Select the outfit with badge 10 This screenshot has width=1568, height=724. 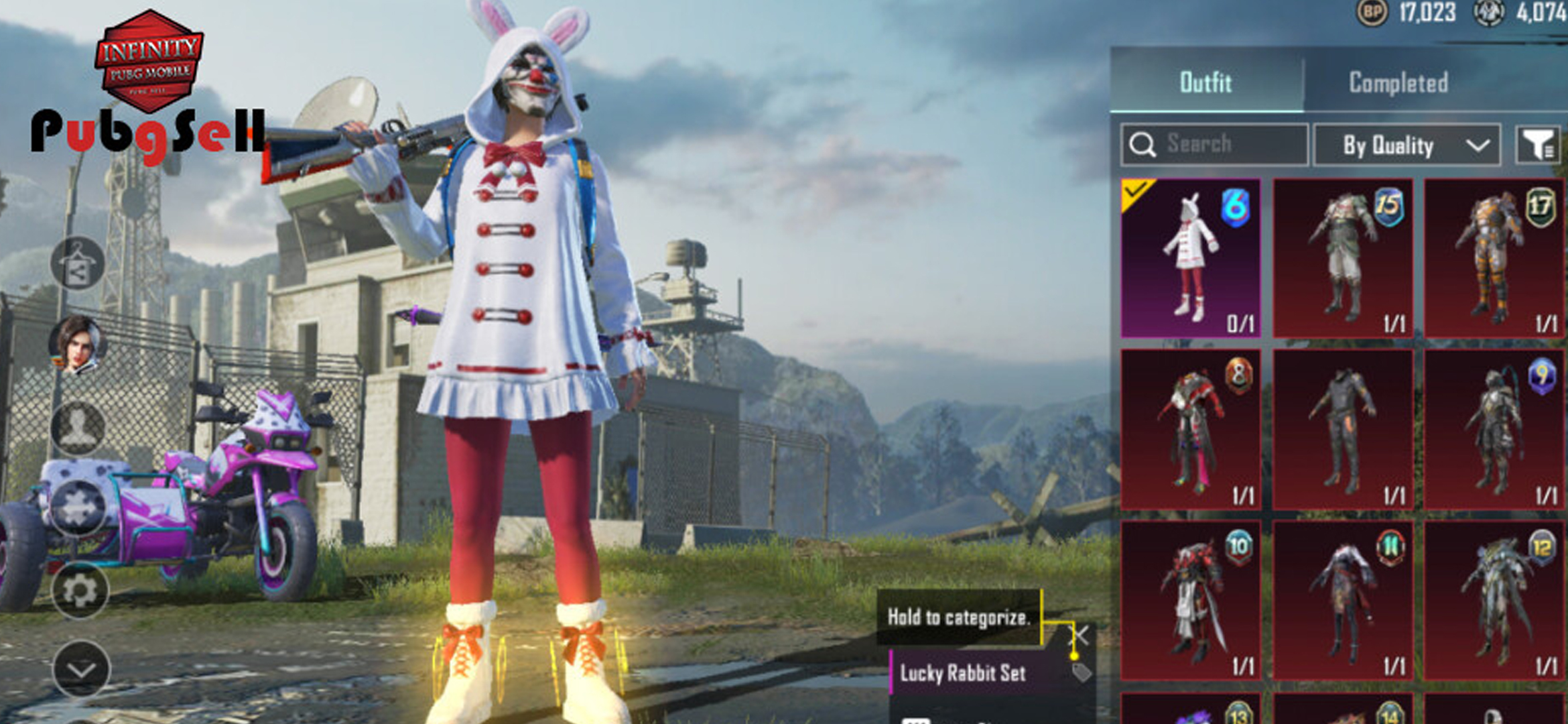coord(1191,600)
